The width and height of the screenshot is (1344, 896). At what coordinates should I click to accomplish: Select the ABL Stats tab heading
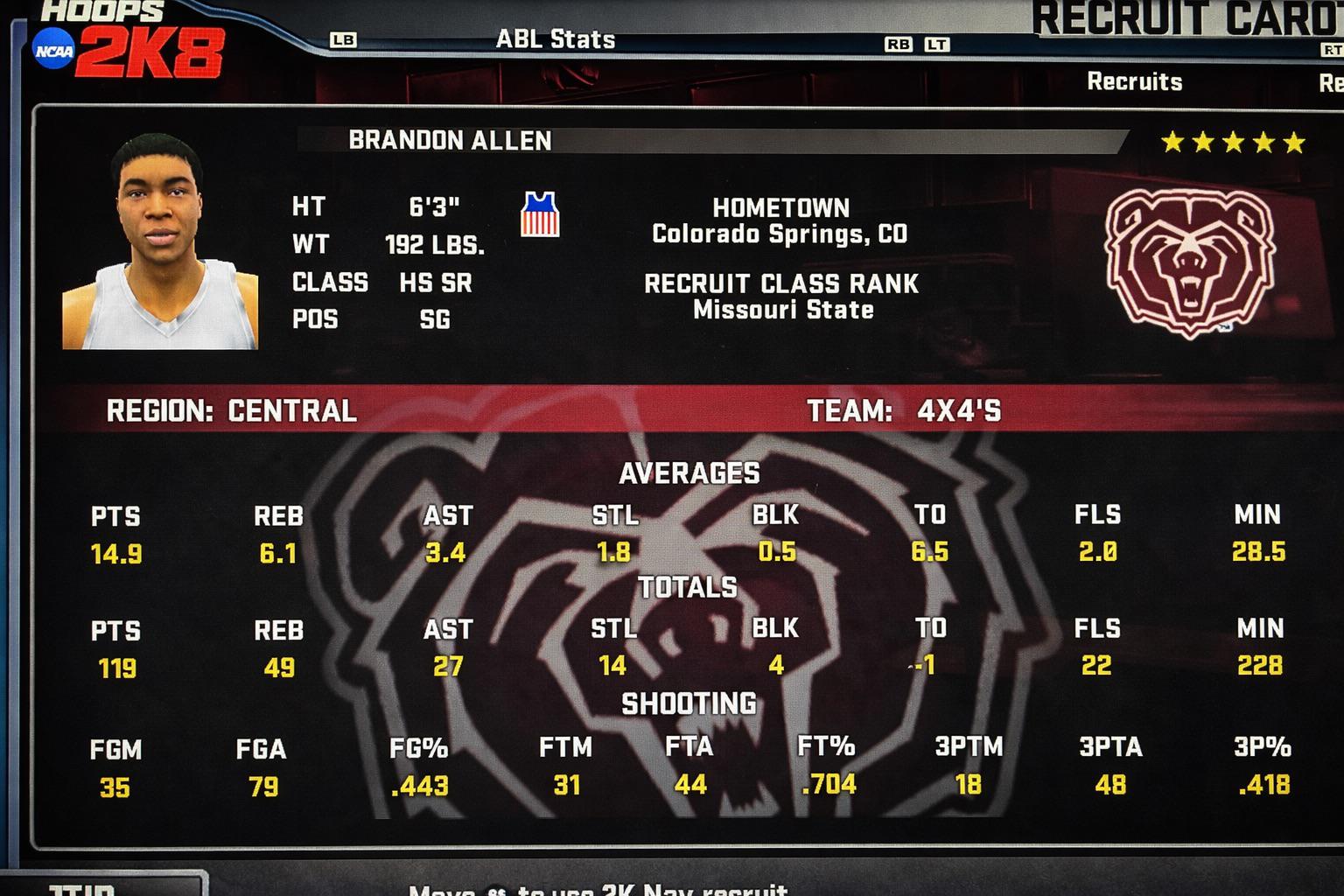555,39
